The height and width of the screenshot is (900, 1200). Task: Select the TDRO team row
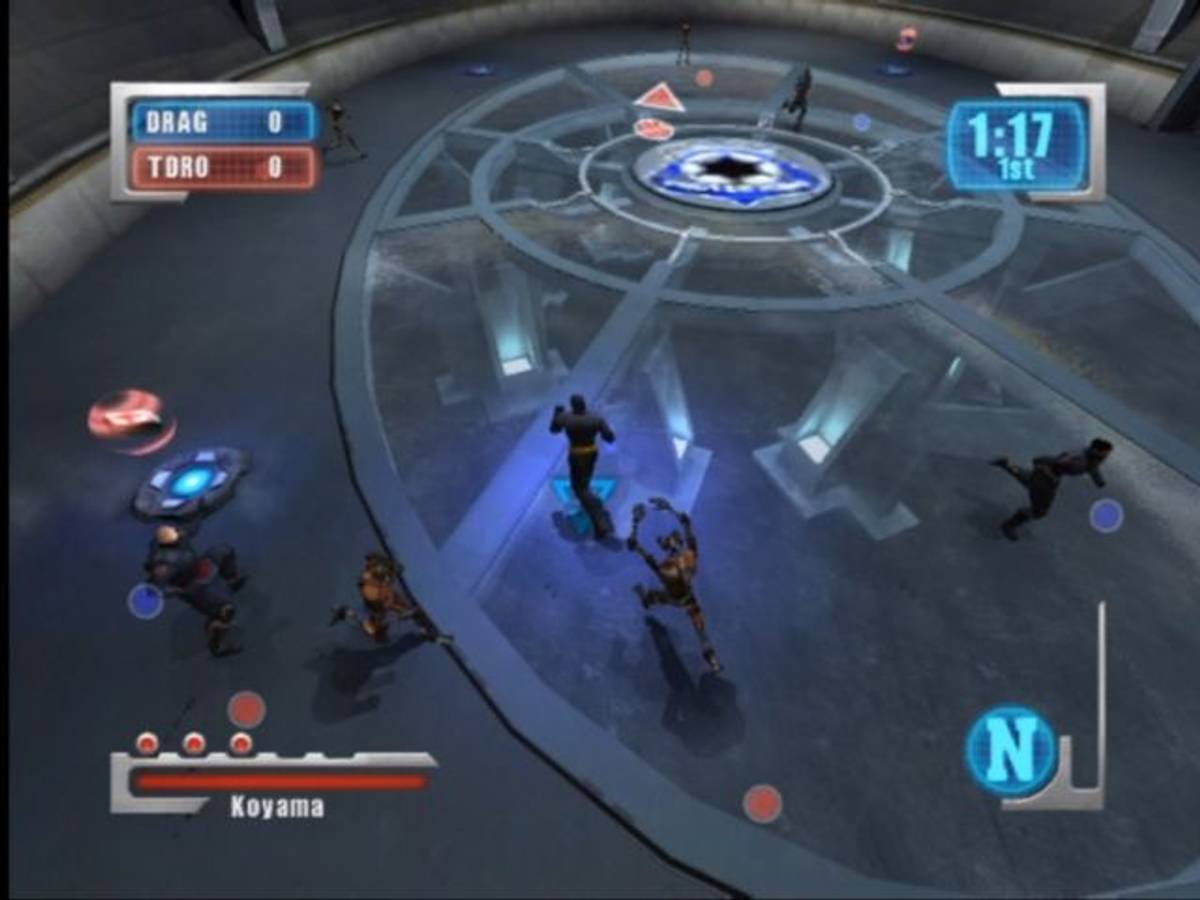point(224,167)
